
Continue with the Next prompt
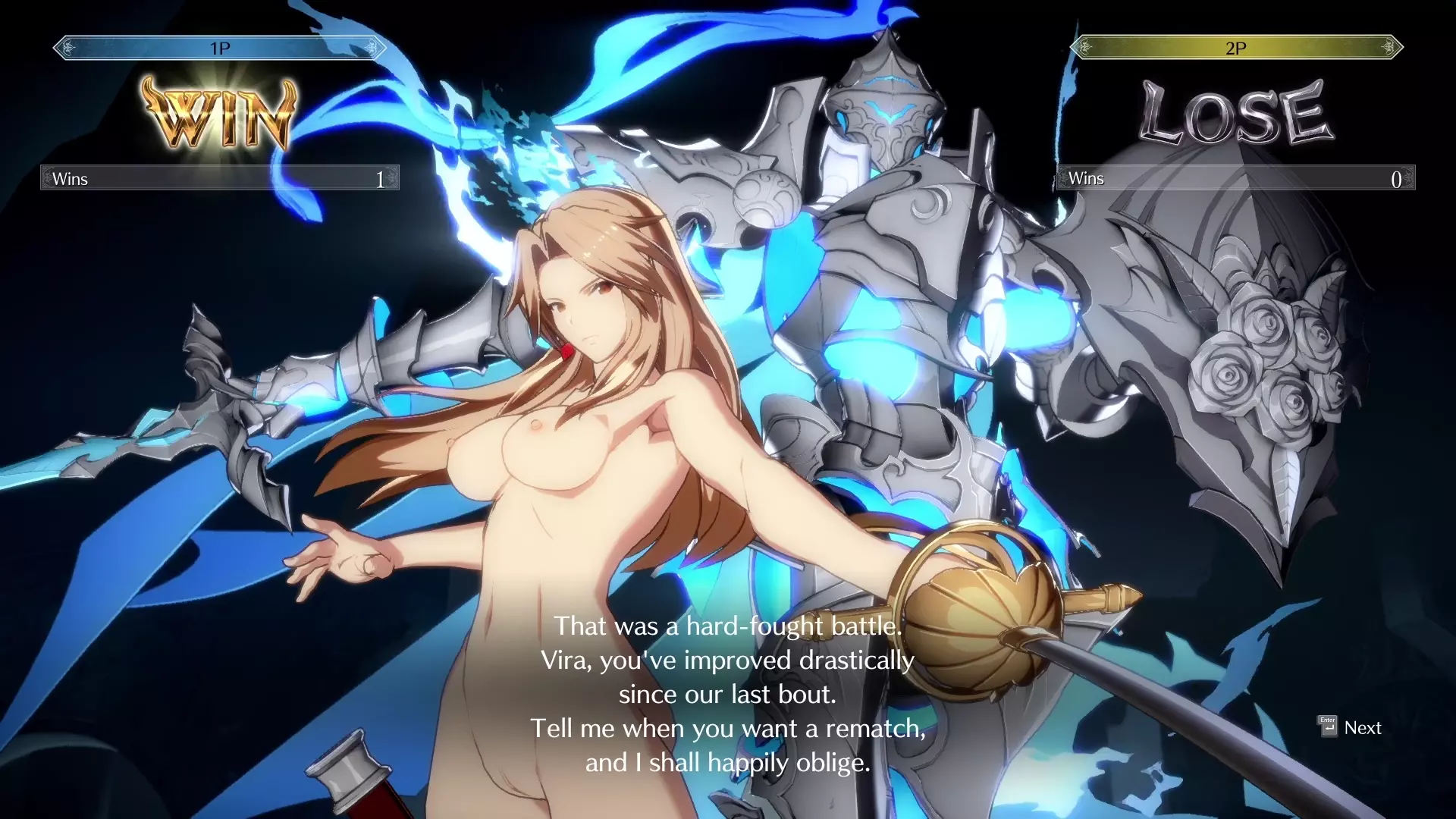click(x=1351, y=727)
